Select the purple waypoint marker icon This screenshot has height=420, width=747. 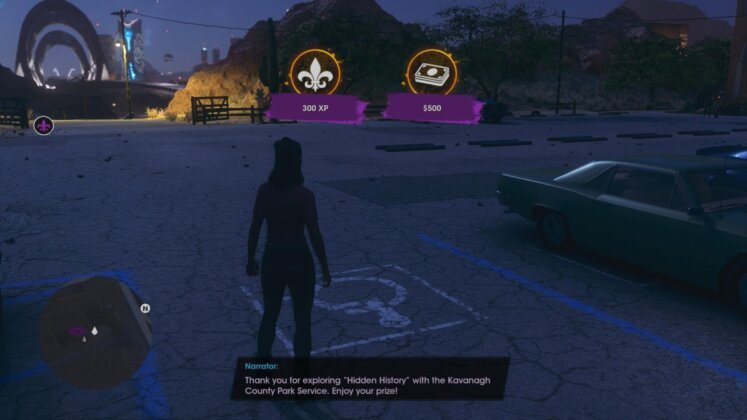[x=43, y=125]
